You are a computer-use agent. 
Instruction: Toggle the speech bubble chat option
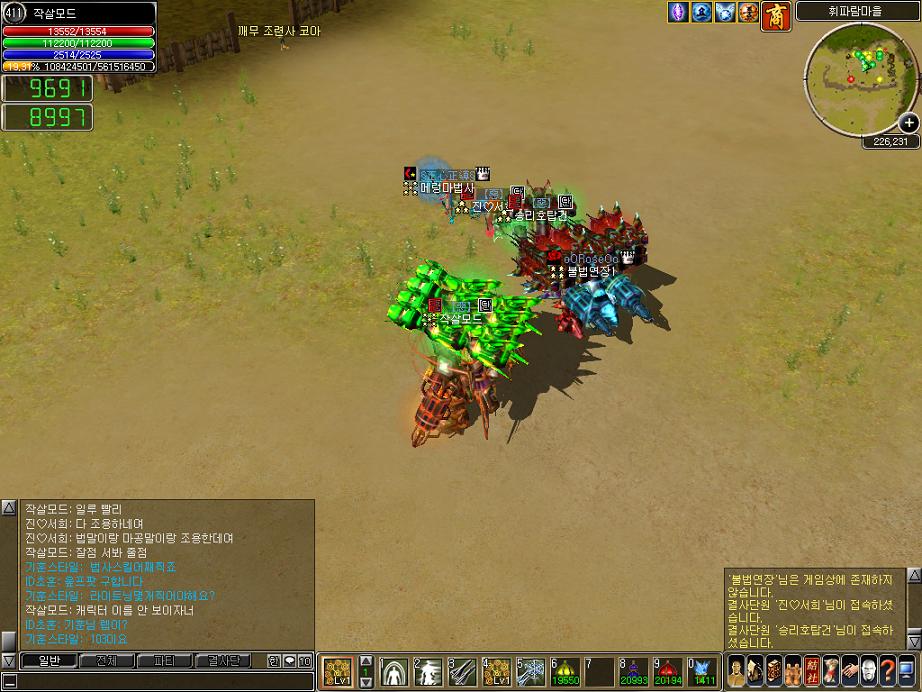point(289,661)
